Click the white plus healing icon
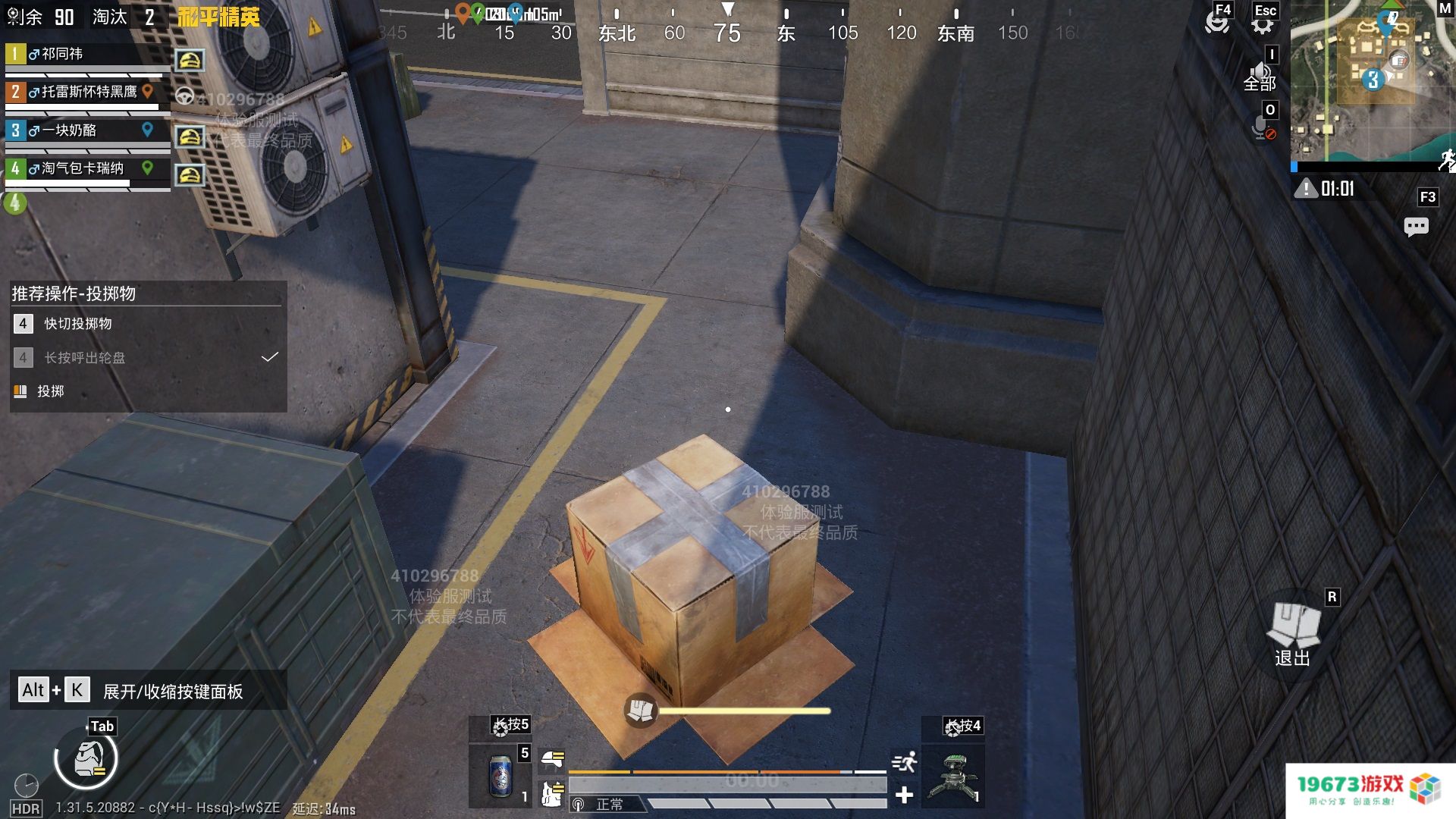The image size is (1456, 819). click(x=904, y=795)
